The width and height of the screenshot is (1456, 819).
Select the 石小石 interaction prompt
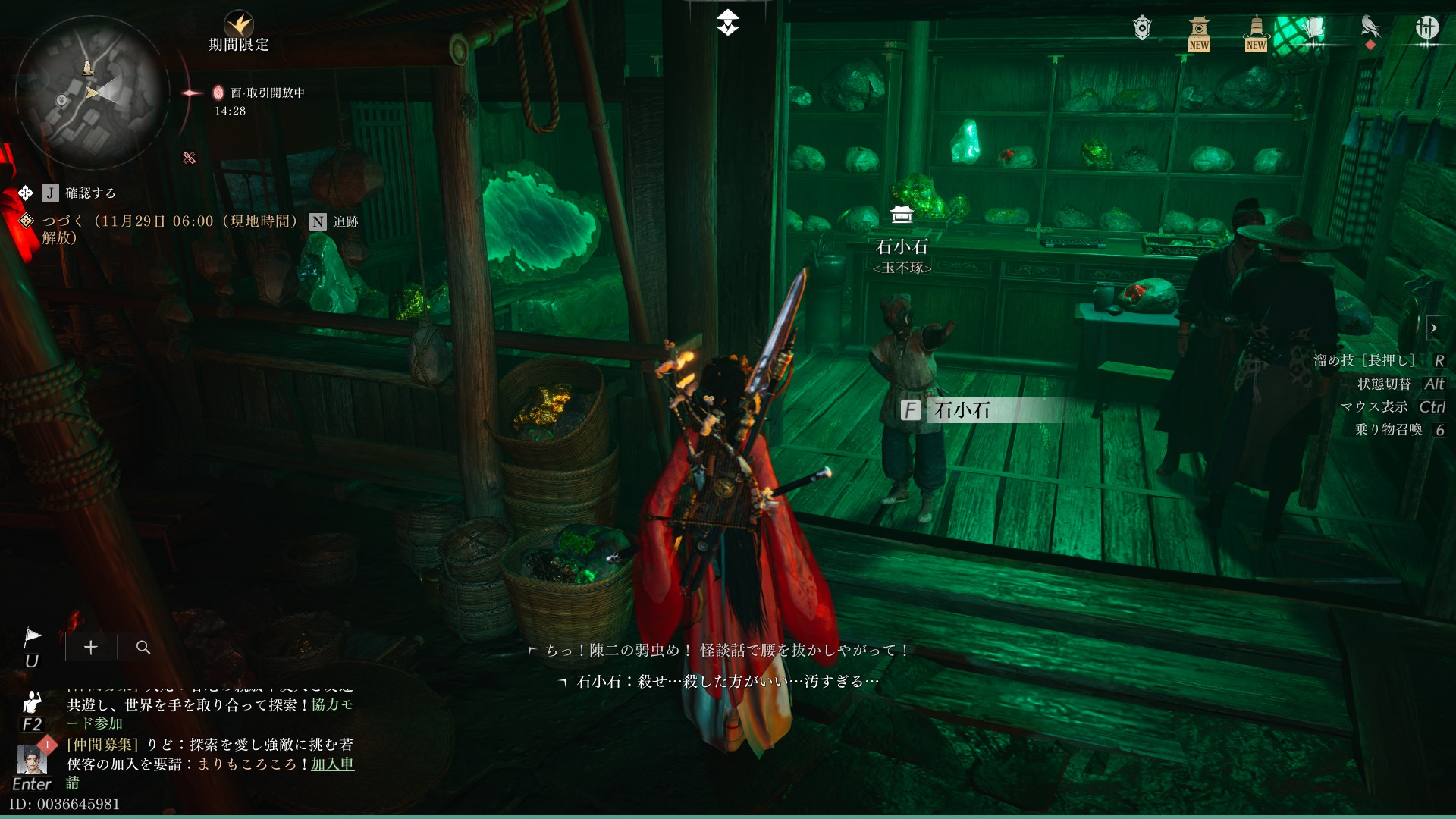click(x=962, y=410)
